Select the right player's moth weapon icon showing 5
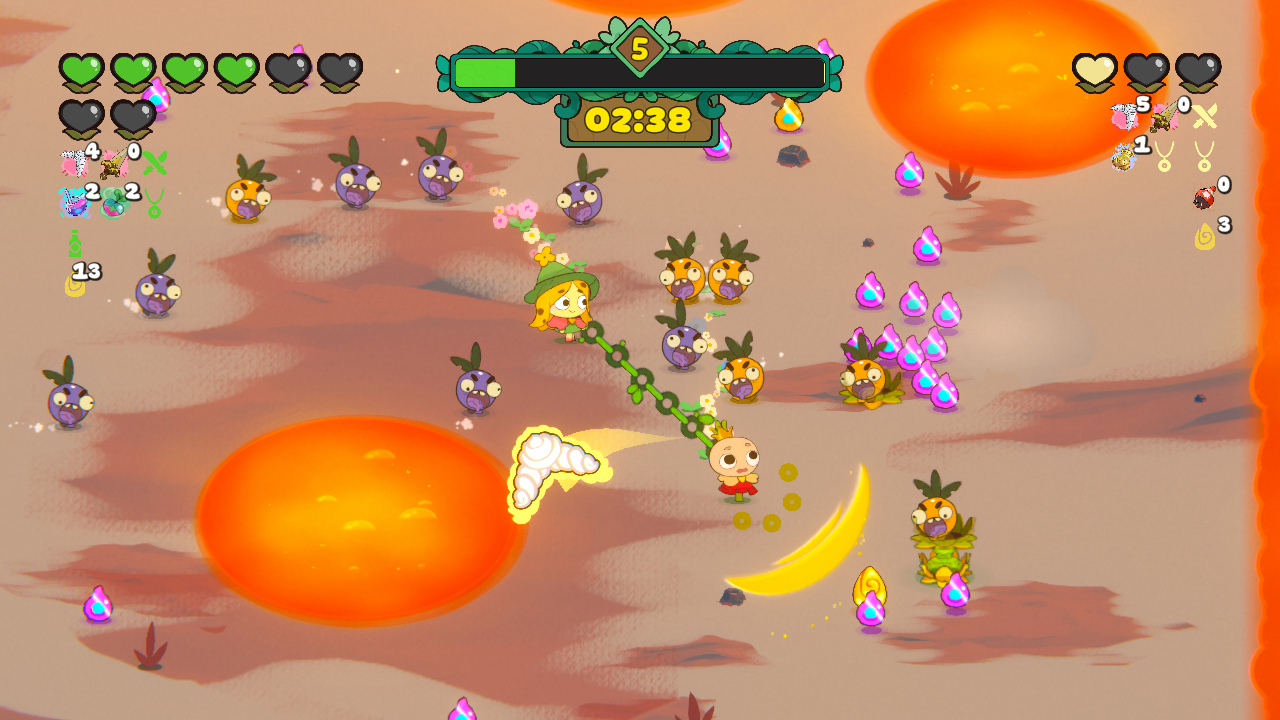This screenshot has height=720, width=1280. (x=1126, y=113)
